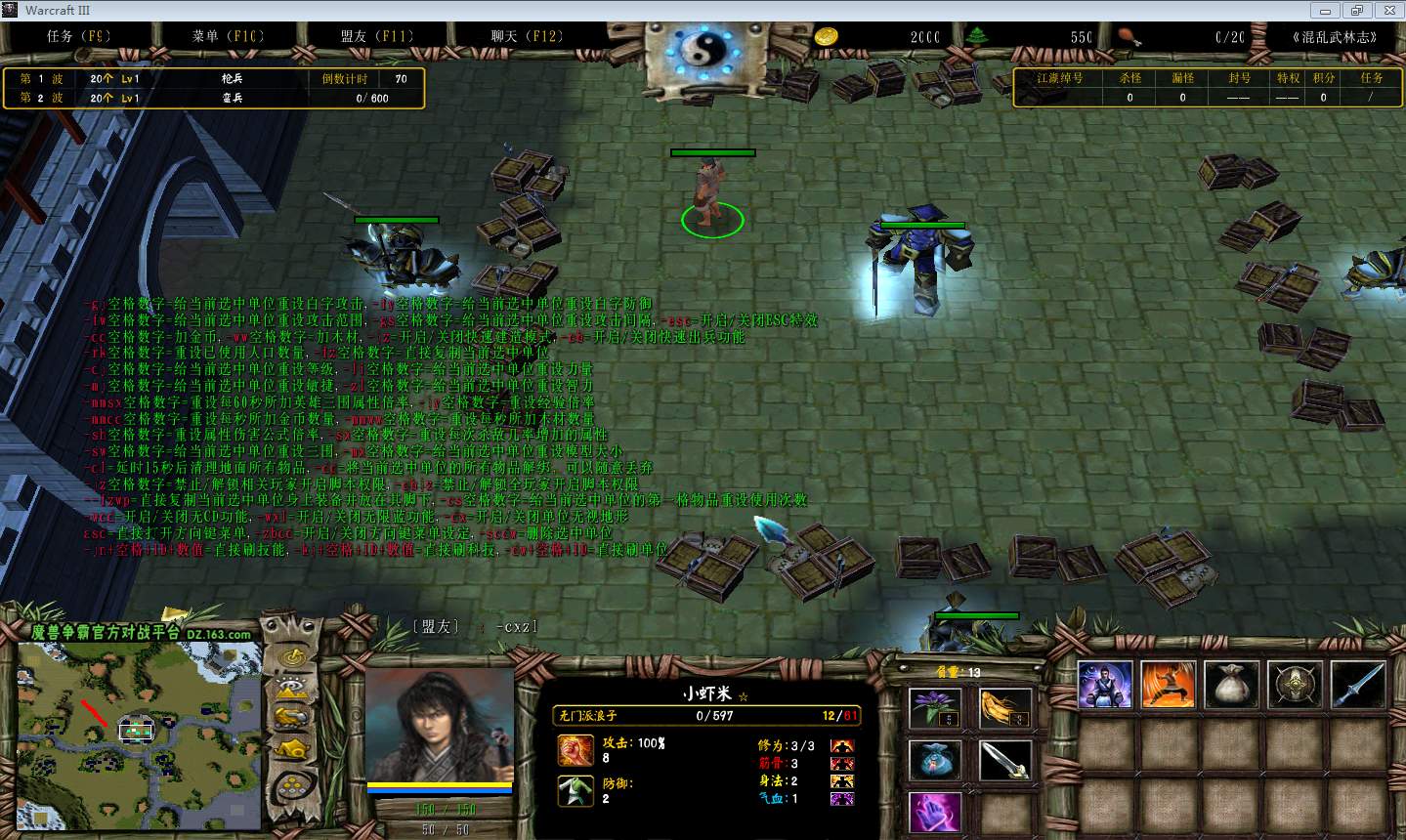Select the ginseng root inventory item
Image resolution: width=1406 pixels, height=840 pixels.
1004,707
